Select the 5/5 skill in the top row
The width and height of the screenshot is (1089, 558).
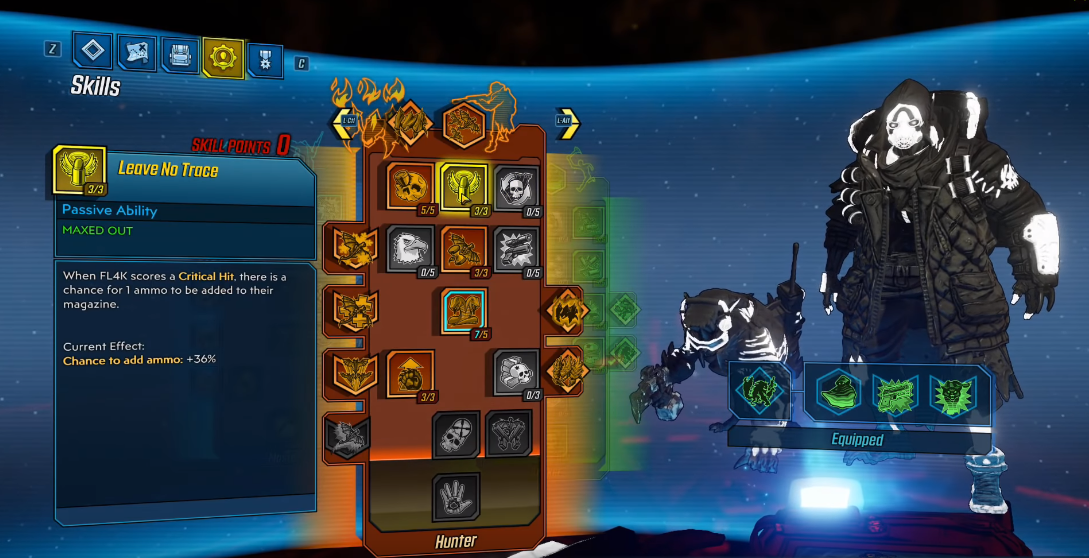click(411, 188)
